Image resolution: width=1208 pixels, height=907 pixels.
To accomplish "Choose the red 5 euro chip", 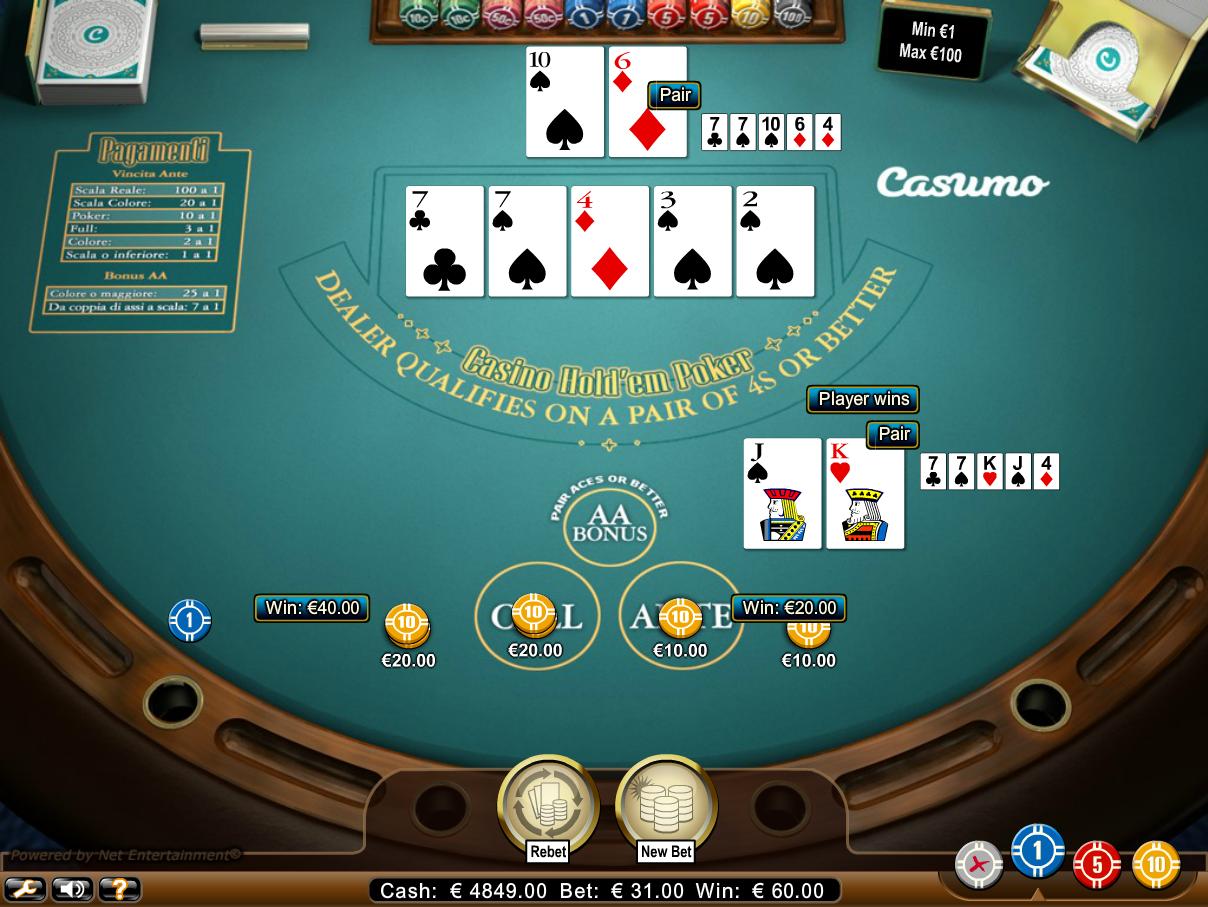I will [x=1097, y=864].
